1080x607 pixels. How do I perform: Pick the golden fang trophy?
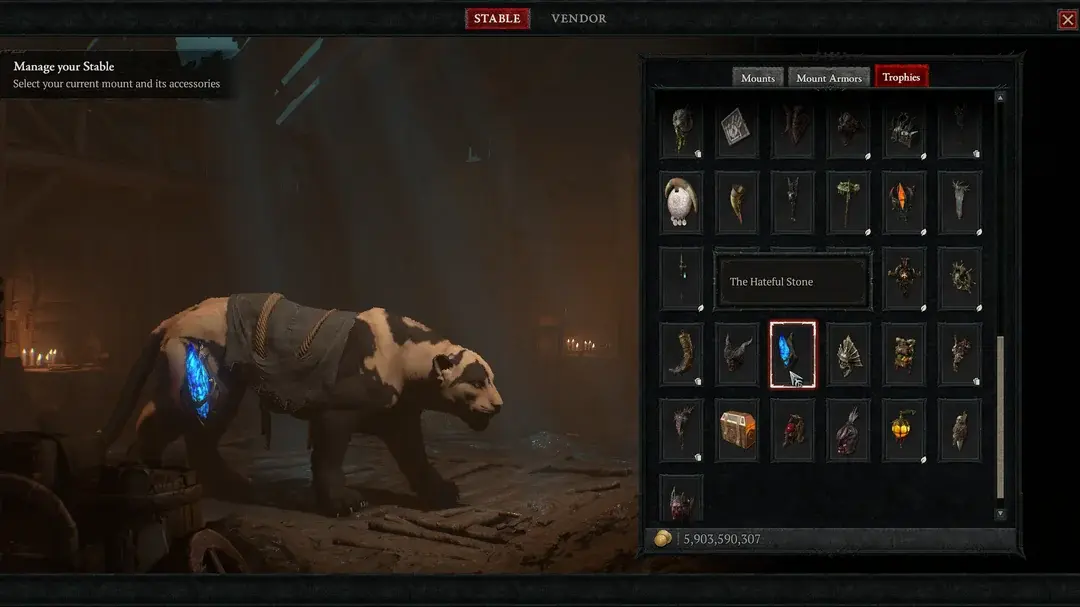click(x=737, y=202)
